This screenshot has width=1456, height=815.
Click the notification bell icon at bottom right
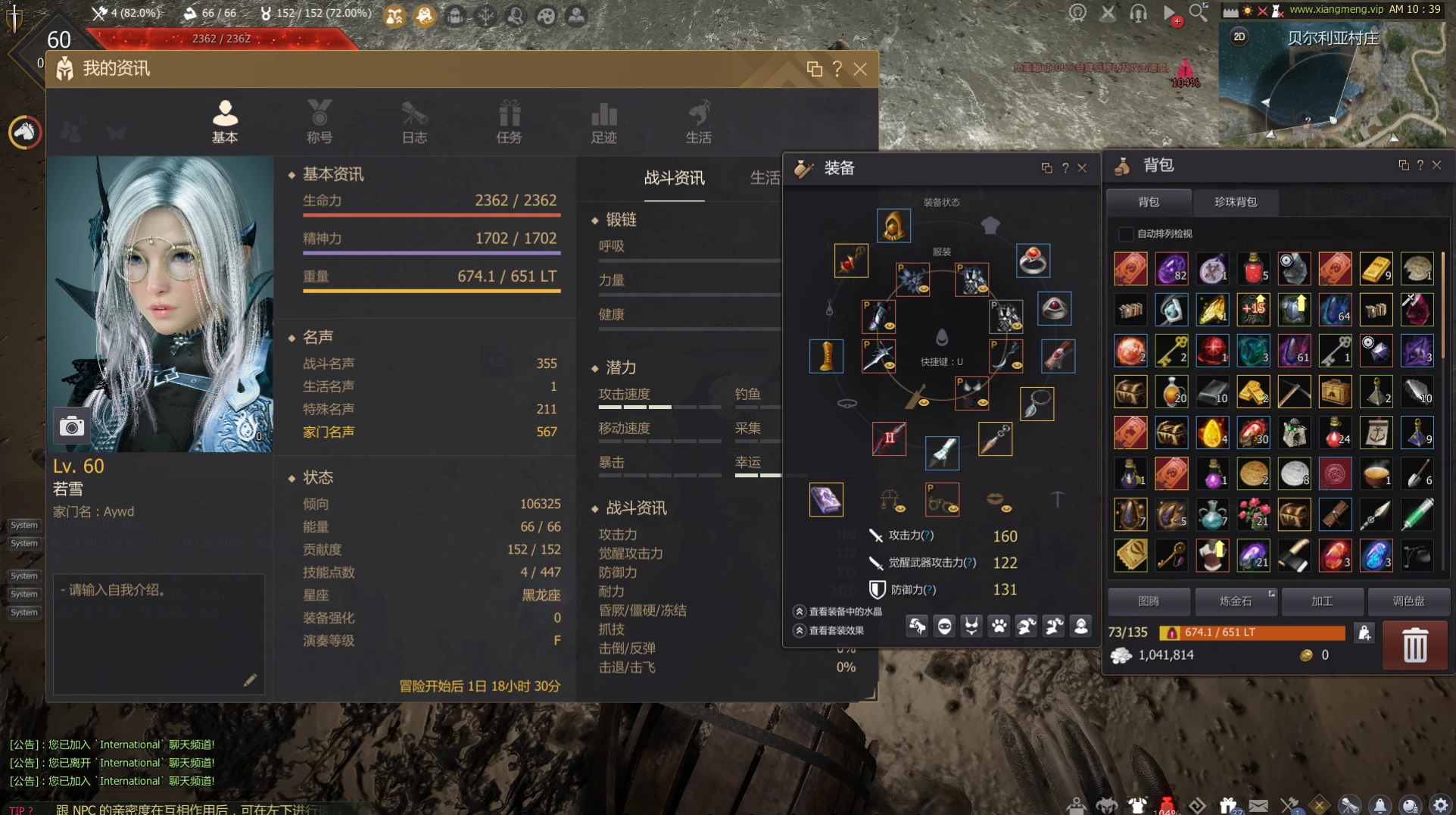1381,804
